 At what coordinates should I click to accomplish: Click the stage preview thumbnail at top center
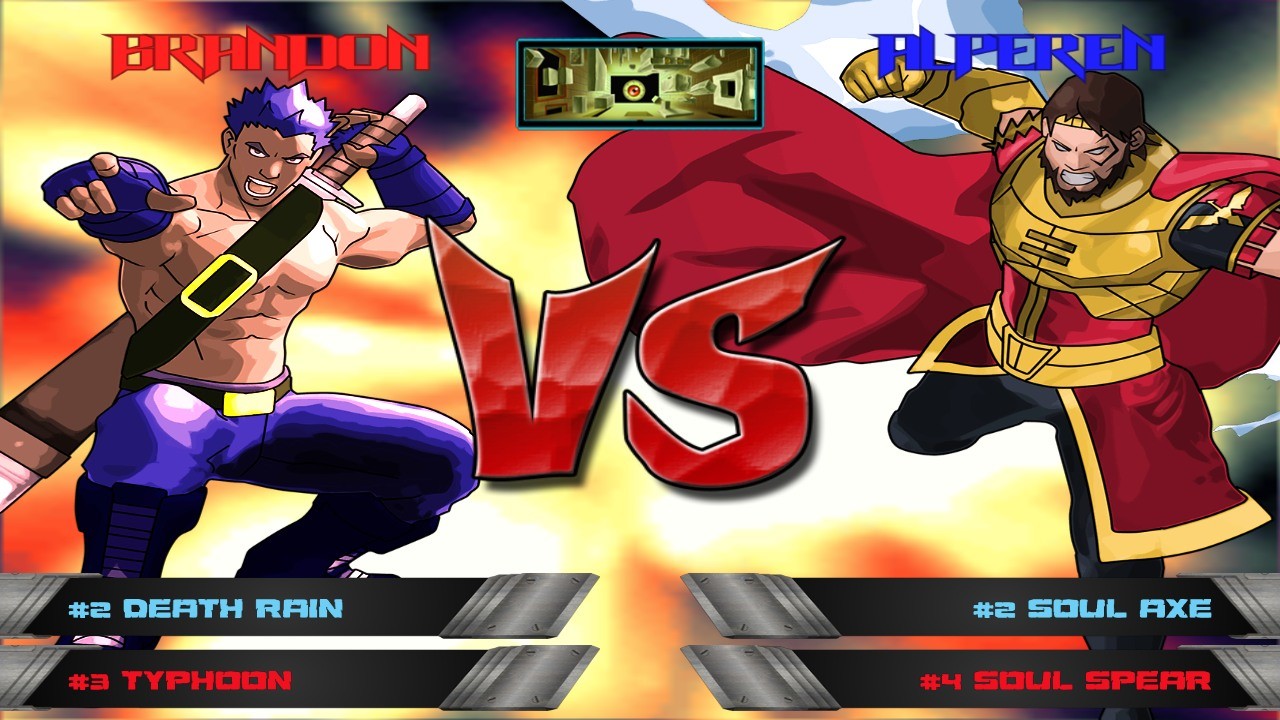coord(640,82)
